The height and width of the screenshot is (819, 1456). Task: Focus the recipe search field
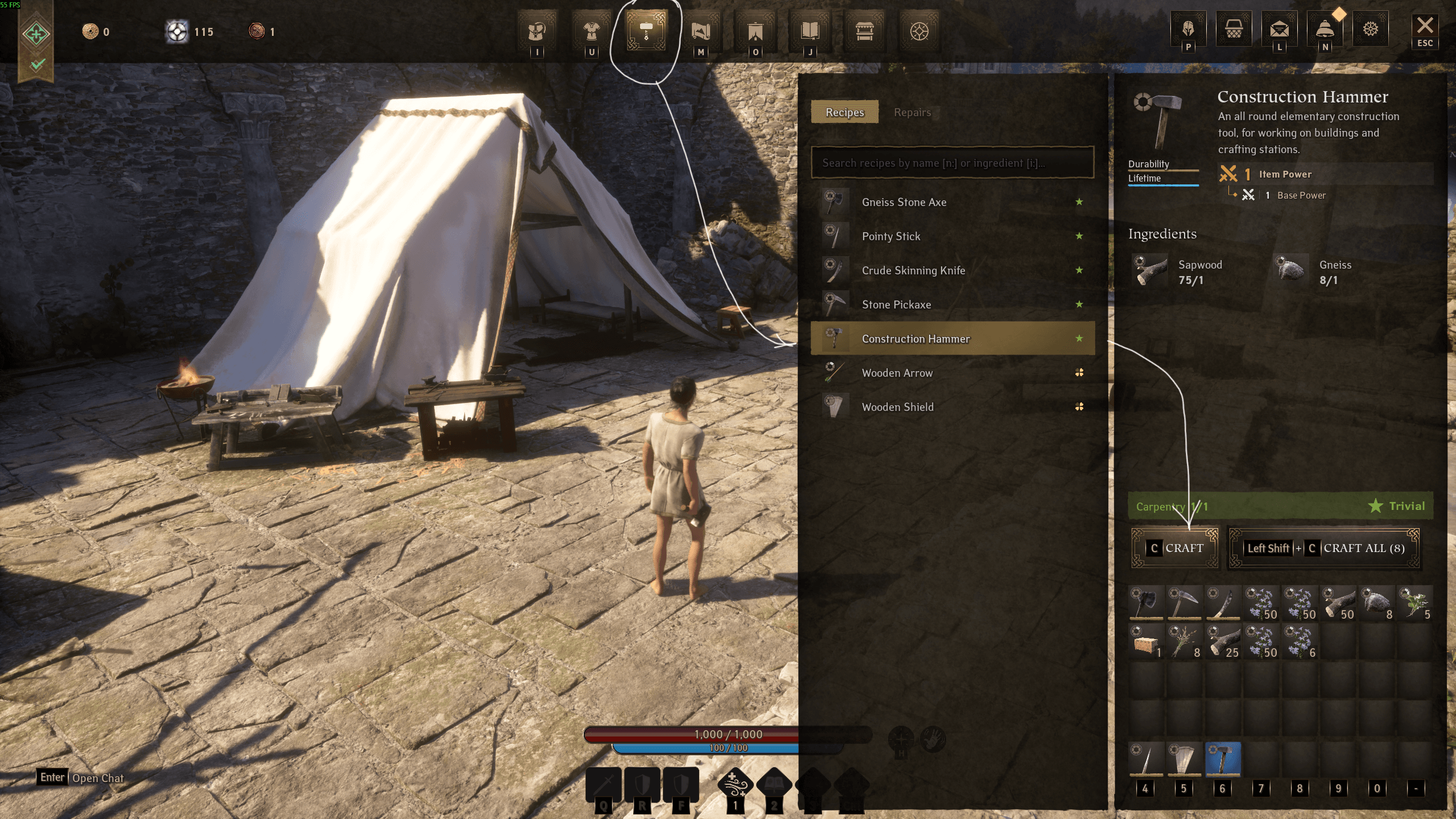[952, 163]
